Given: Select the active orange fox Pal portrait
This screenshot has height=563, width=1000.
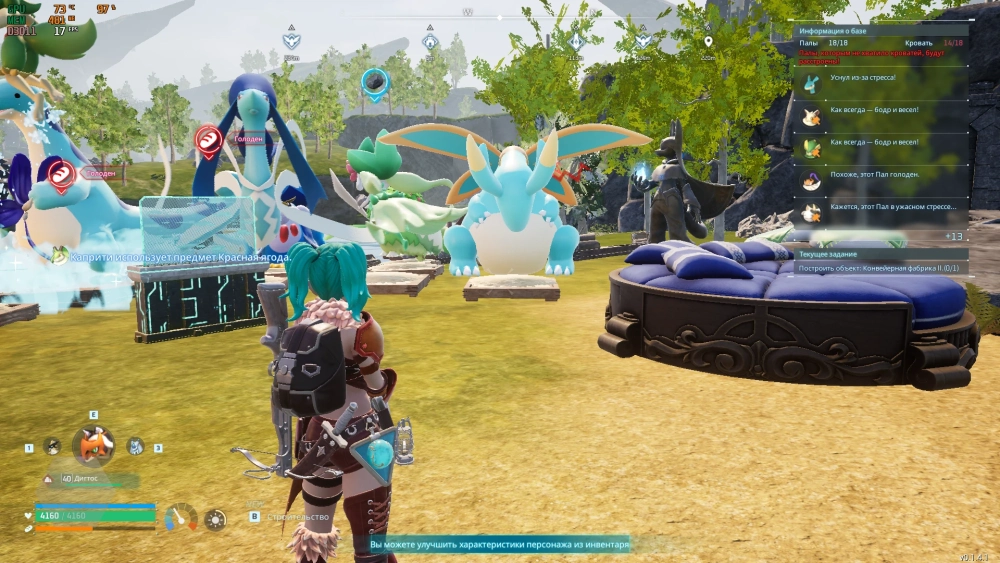Looking at the screenshot, I should (93, 445).
